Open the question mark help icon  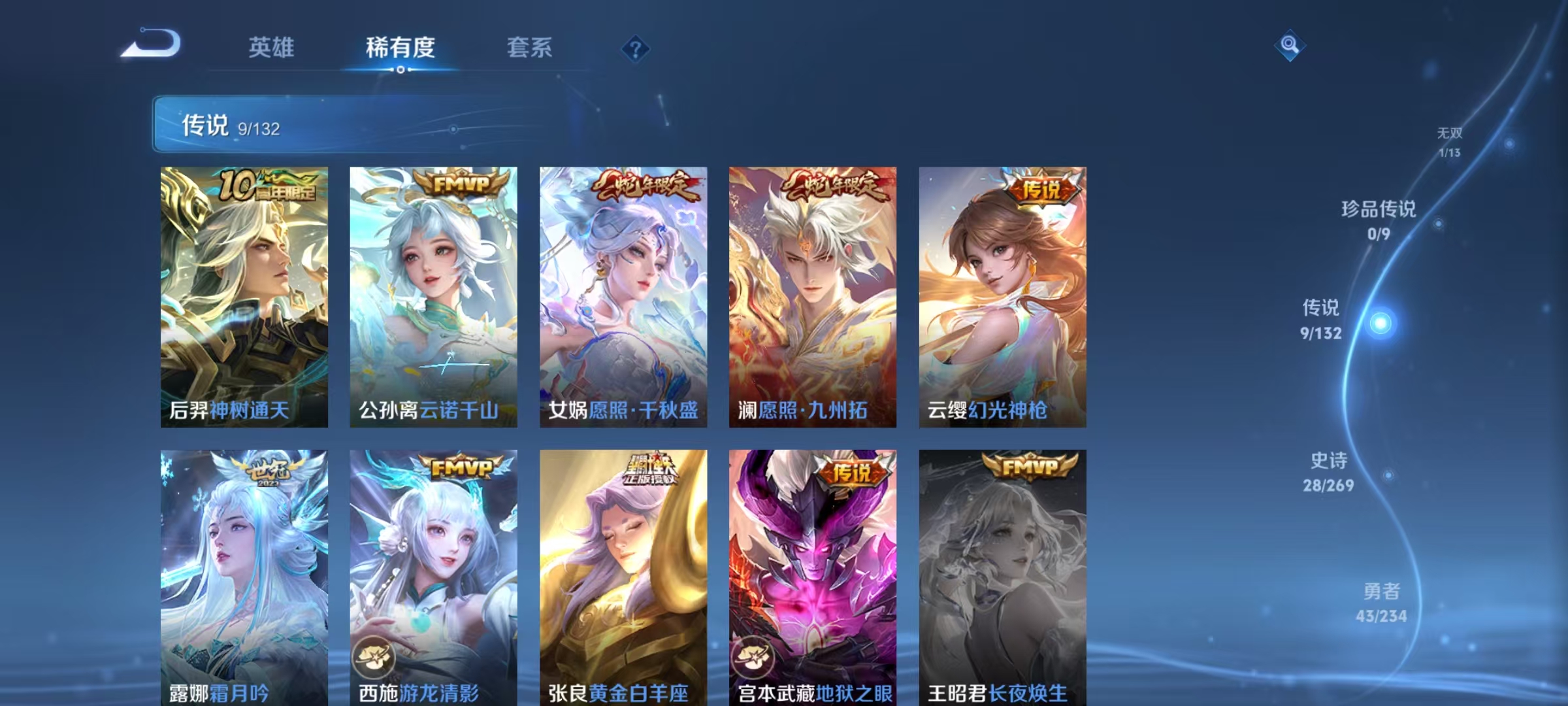coord(636,48)
